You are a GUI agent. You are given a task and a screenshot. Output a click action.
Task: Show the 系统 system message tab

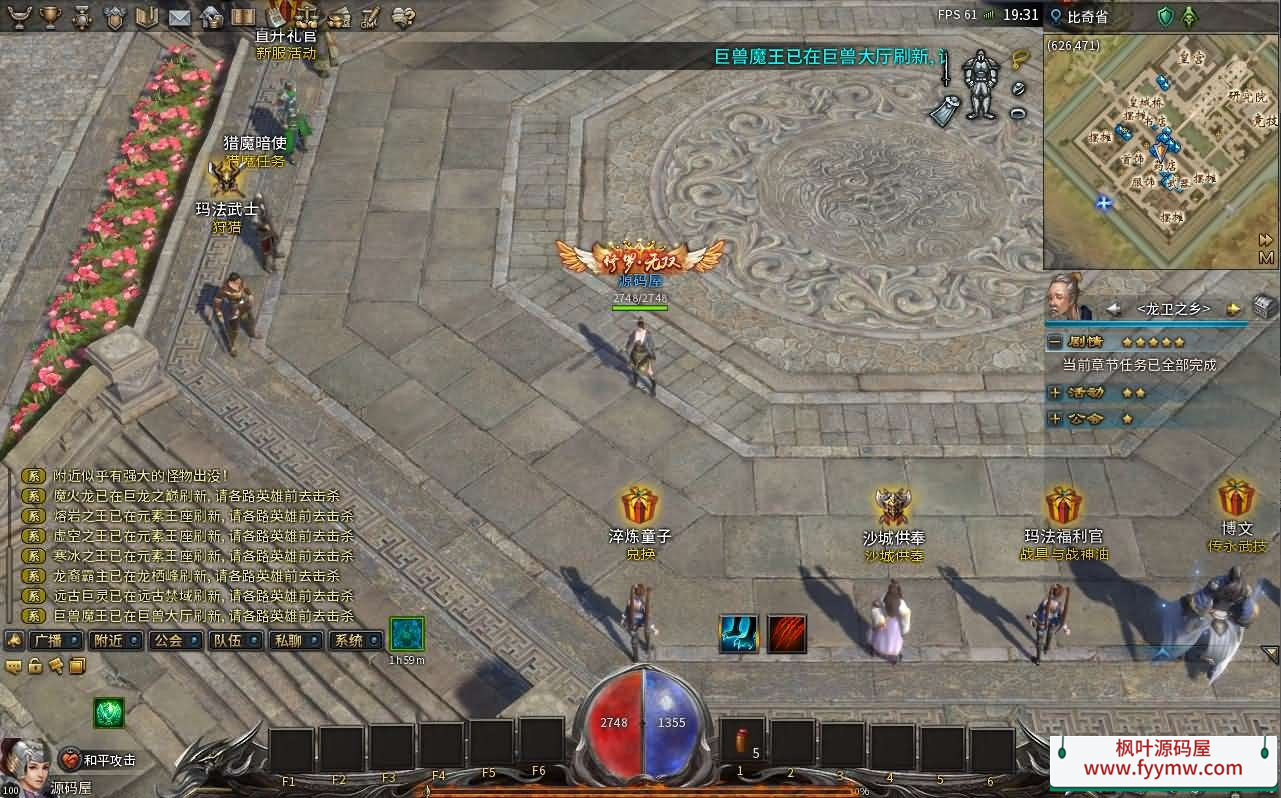pyautogui.click(x=355, y=640)
